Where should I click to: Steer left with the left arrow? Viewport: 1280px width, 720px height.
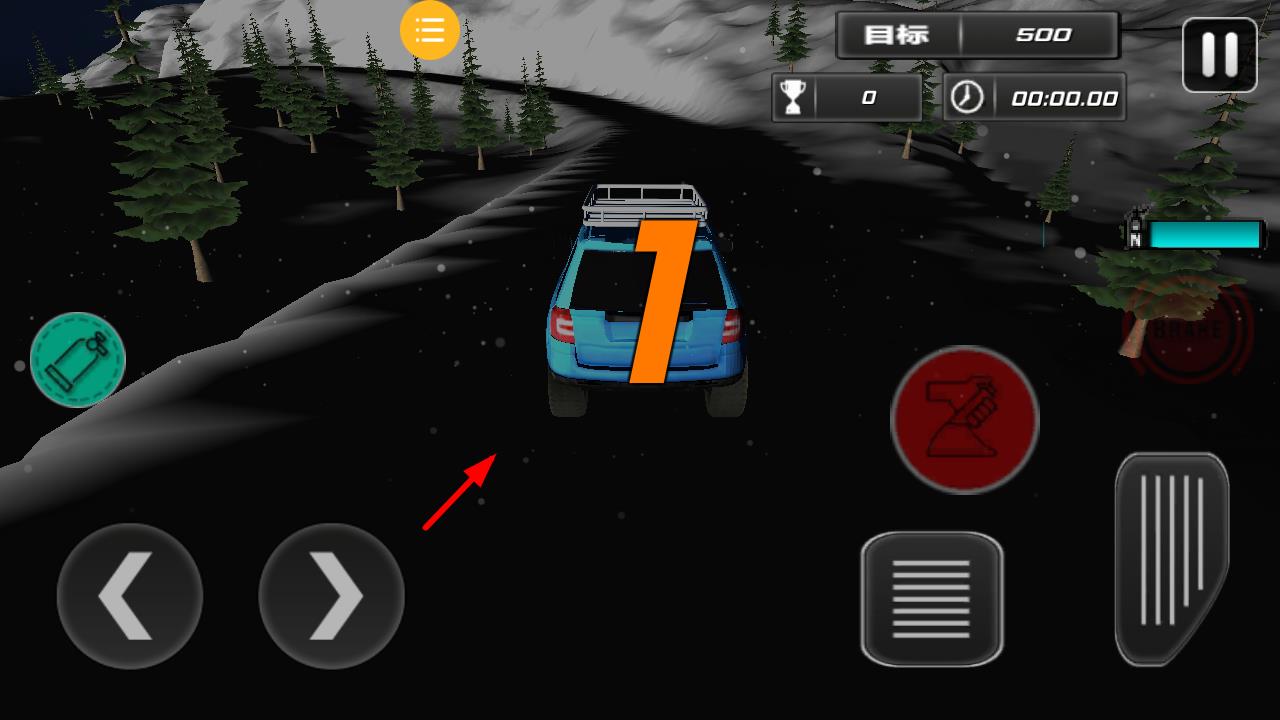coord(130,596)
